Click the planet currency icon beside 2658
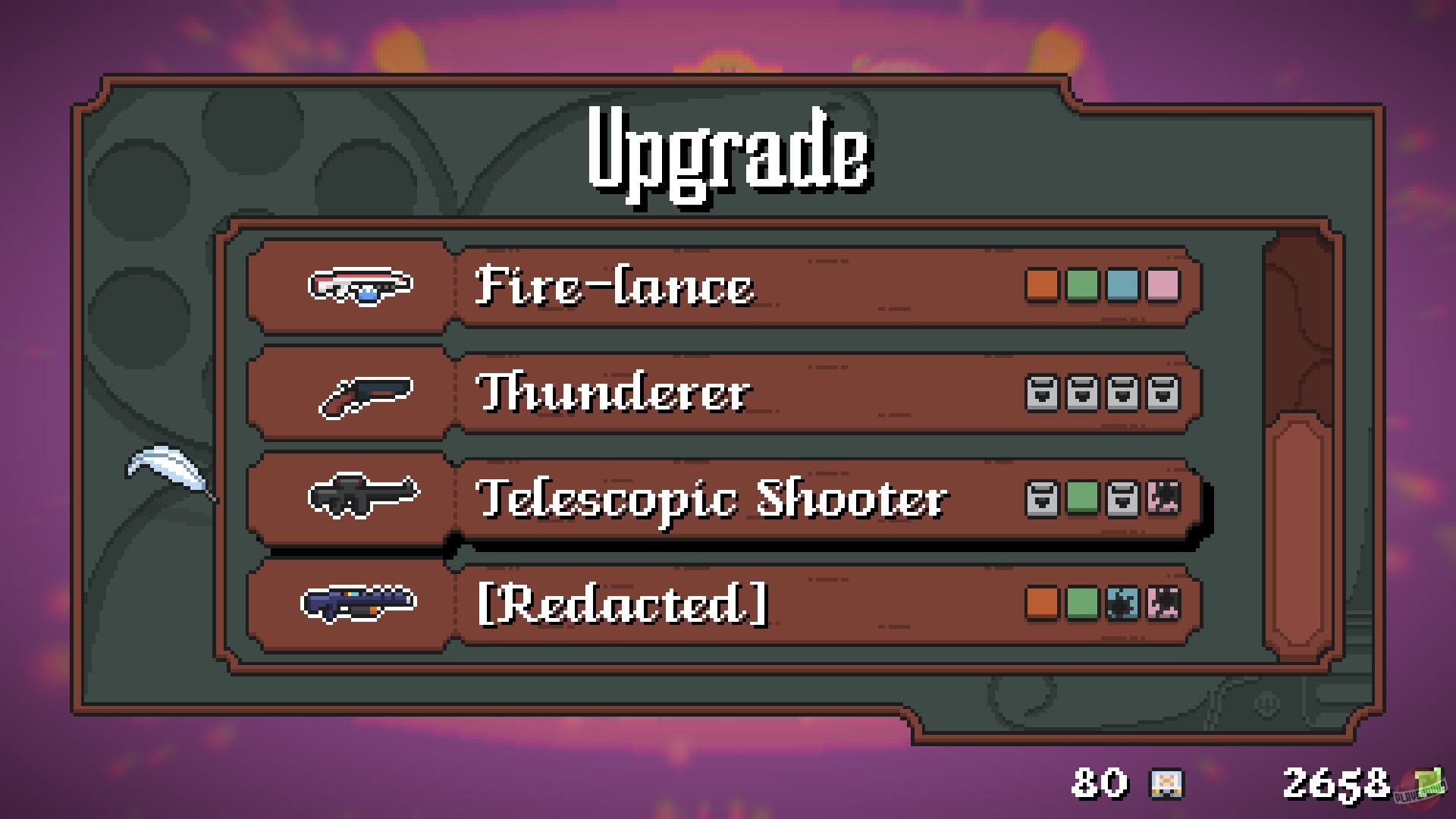Viewport: 1456px width, 819px height. point(1429,784)
